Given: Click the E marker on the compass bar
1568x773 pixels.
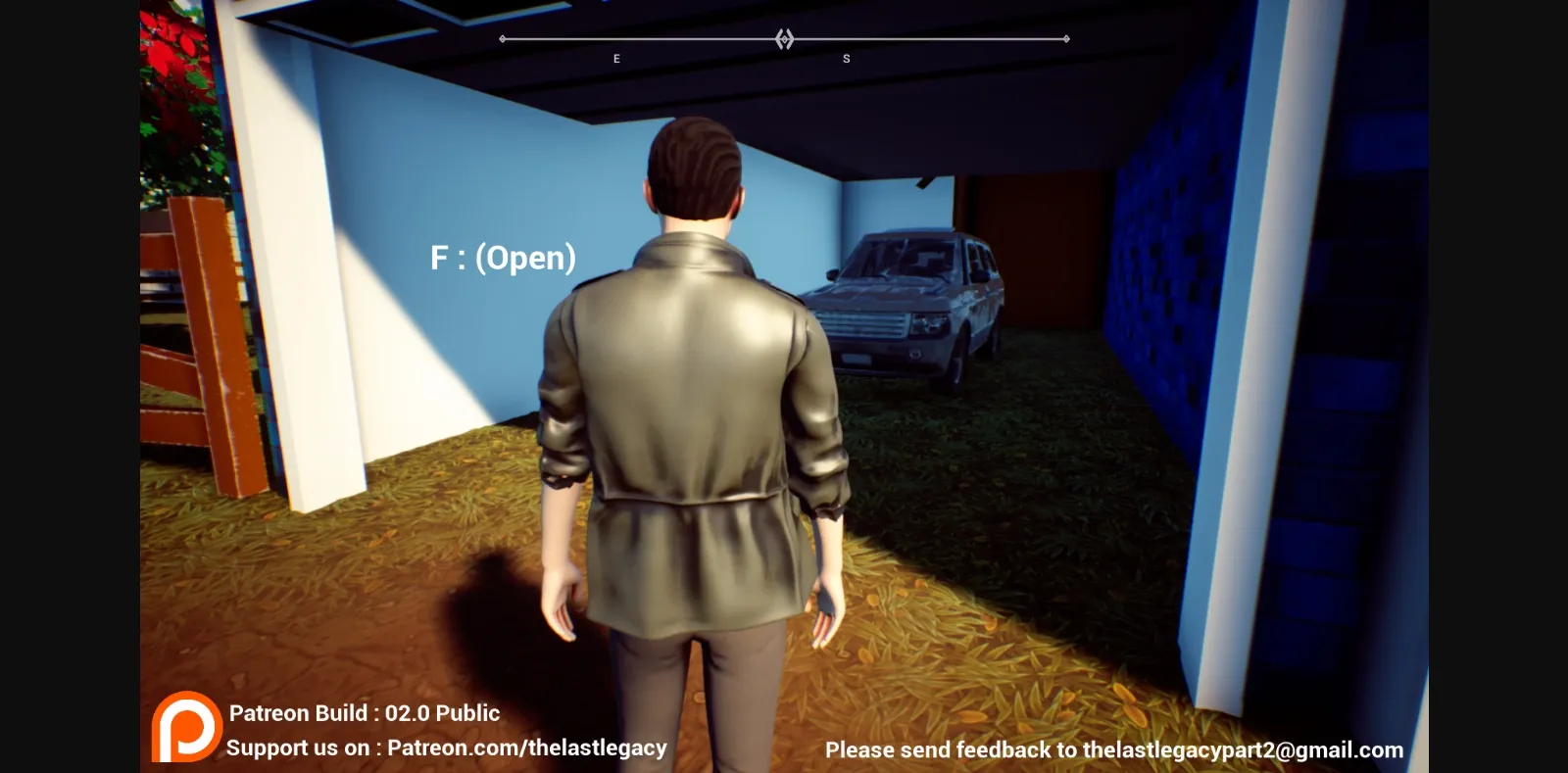Looking at the screenshot, I should [x=616, y=57].
